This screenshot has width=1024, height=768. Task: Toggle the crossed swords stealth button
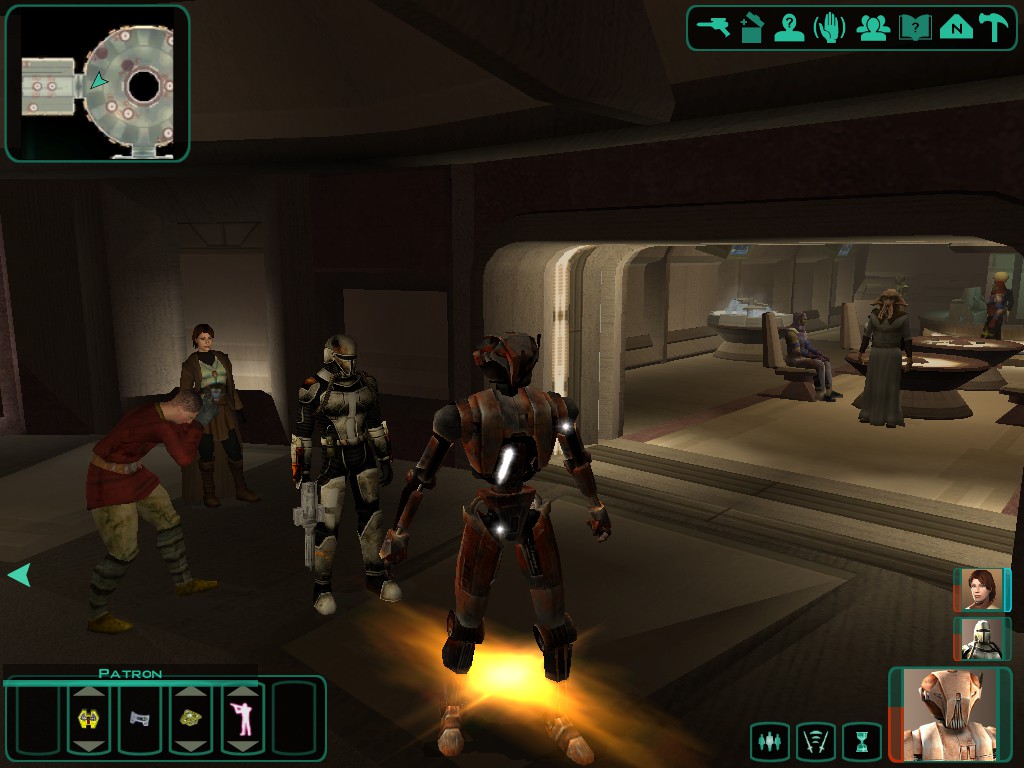click(x=815, y=742)
